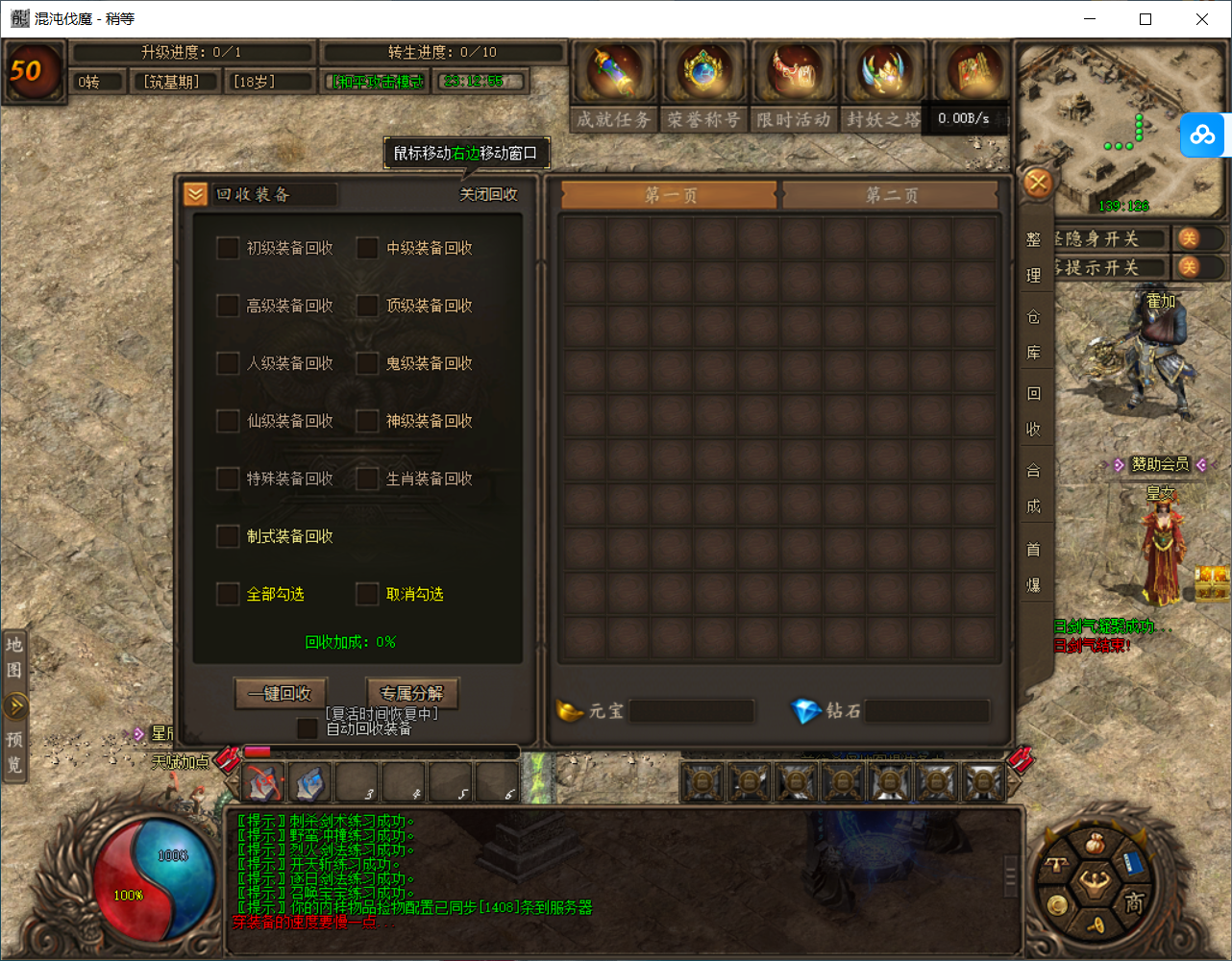This screenshot has width=1232, height=961.
Task: Select the 全部勾选 option
Action: [x=228, y=594]
